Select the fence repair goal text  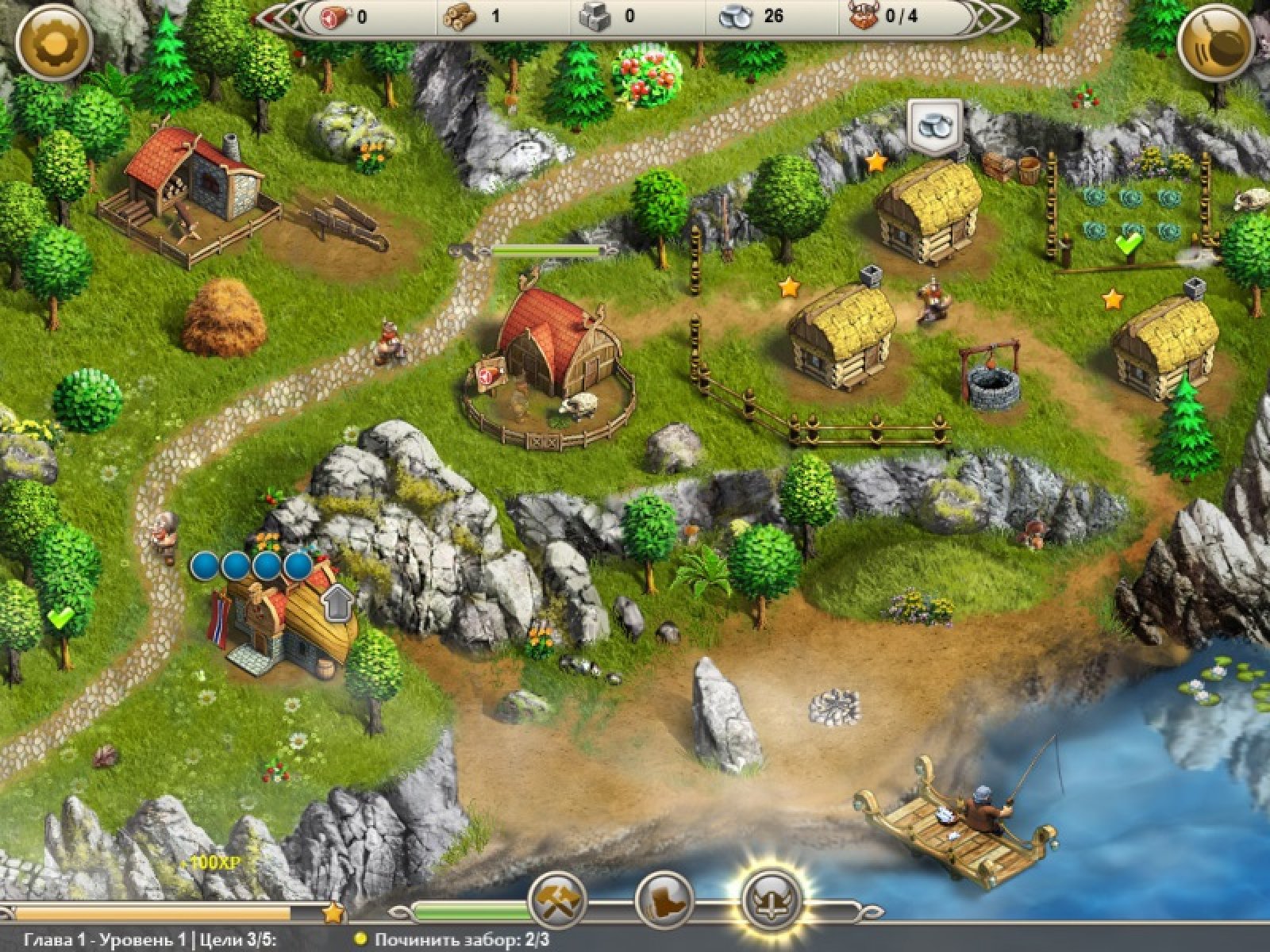[462, 941]
